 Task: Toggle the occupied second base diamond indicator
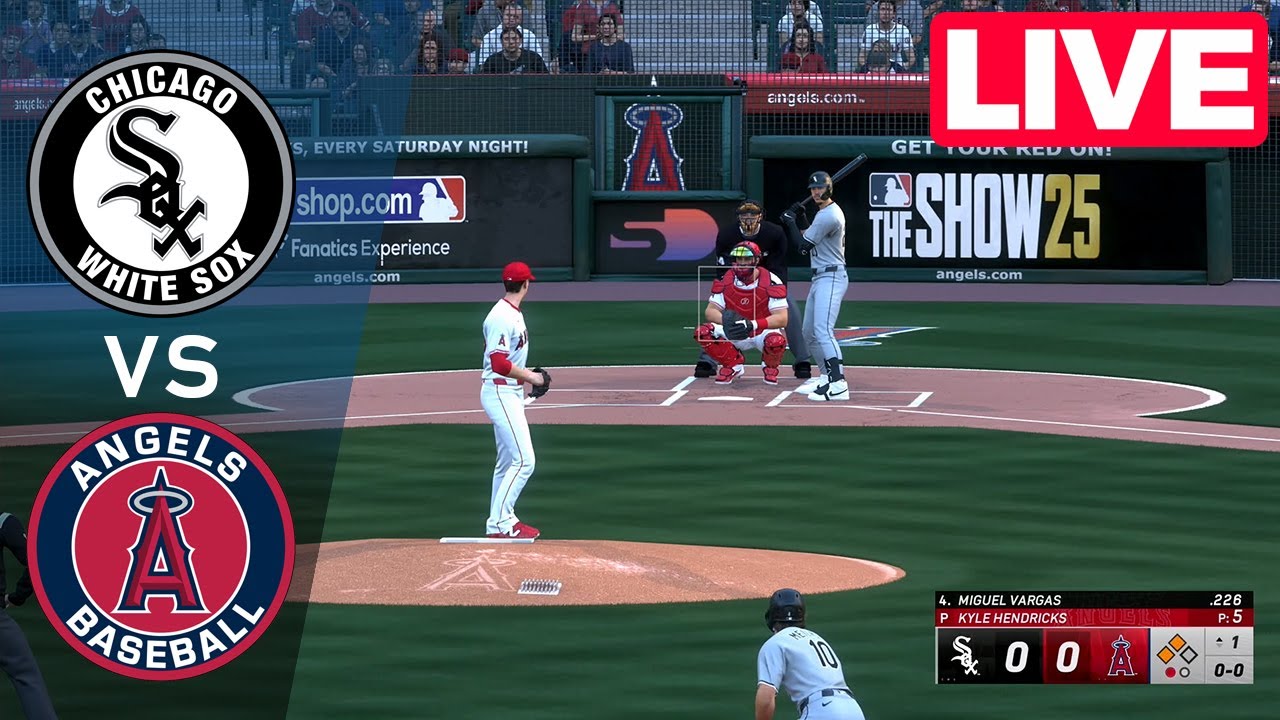[1176, 642]
